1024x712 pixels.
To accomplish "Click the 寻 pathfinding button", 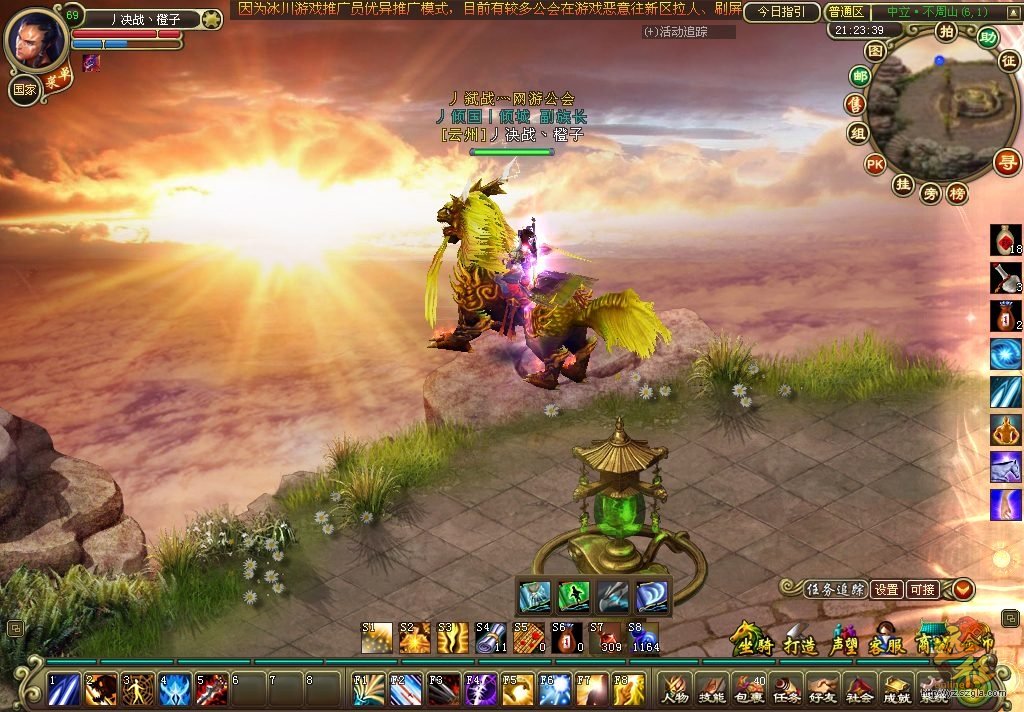I will (x=1007, y=162).
